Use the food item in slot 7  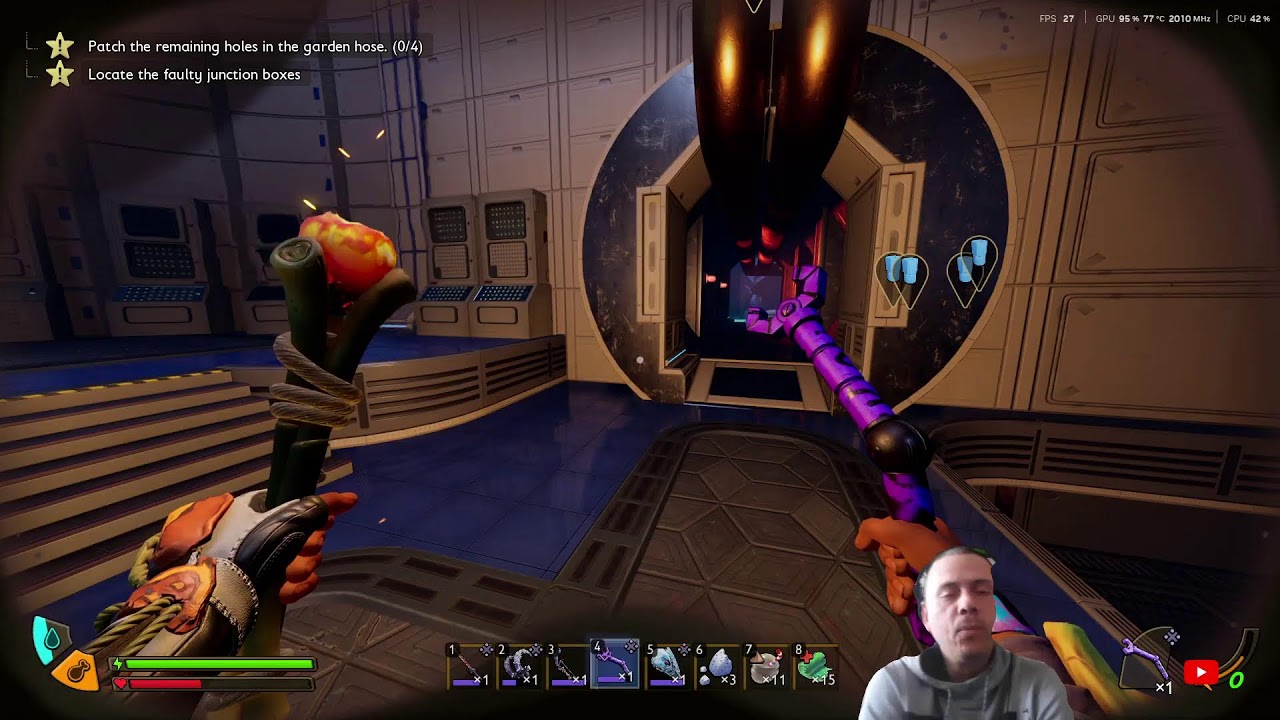[x=765, y=666]
